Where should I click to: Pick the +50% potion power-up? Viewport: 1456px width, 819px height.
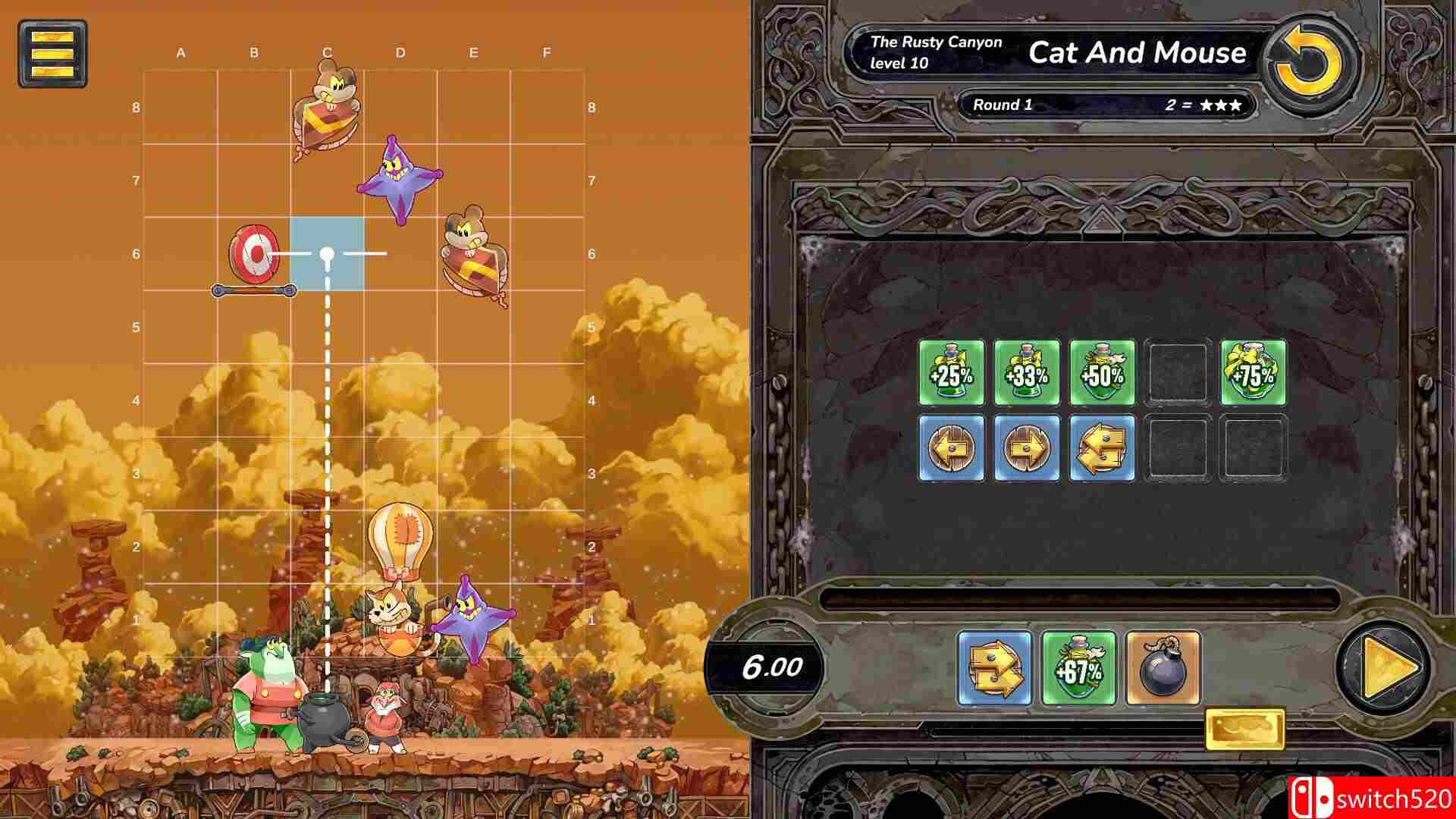point(1103,373)
